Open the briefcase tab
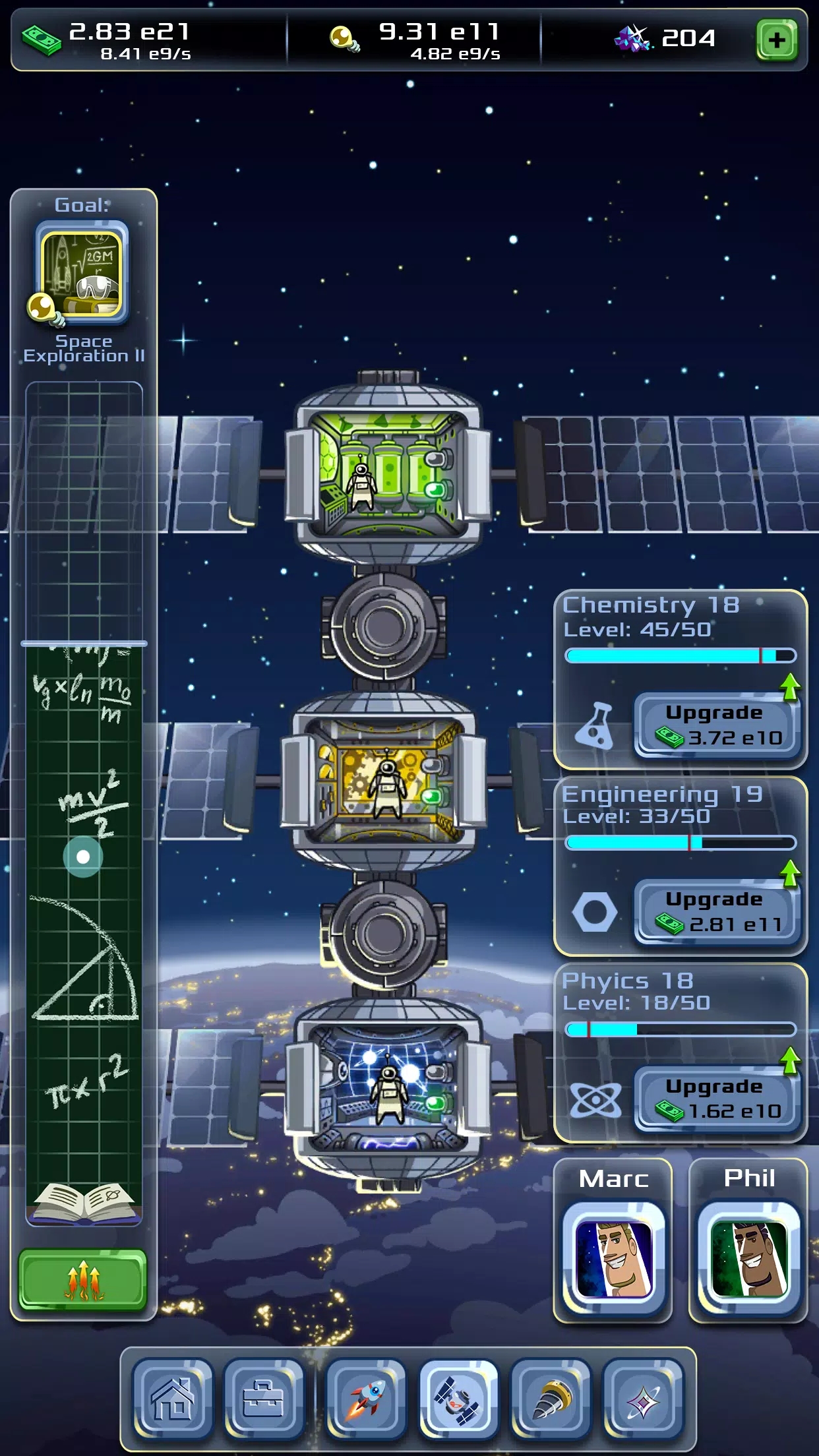This screenshot has height=1456, width=819. click(263, 1399)
